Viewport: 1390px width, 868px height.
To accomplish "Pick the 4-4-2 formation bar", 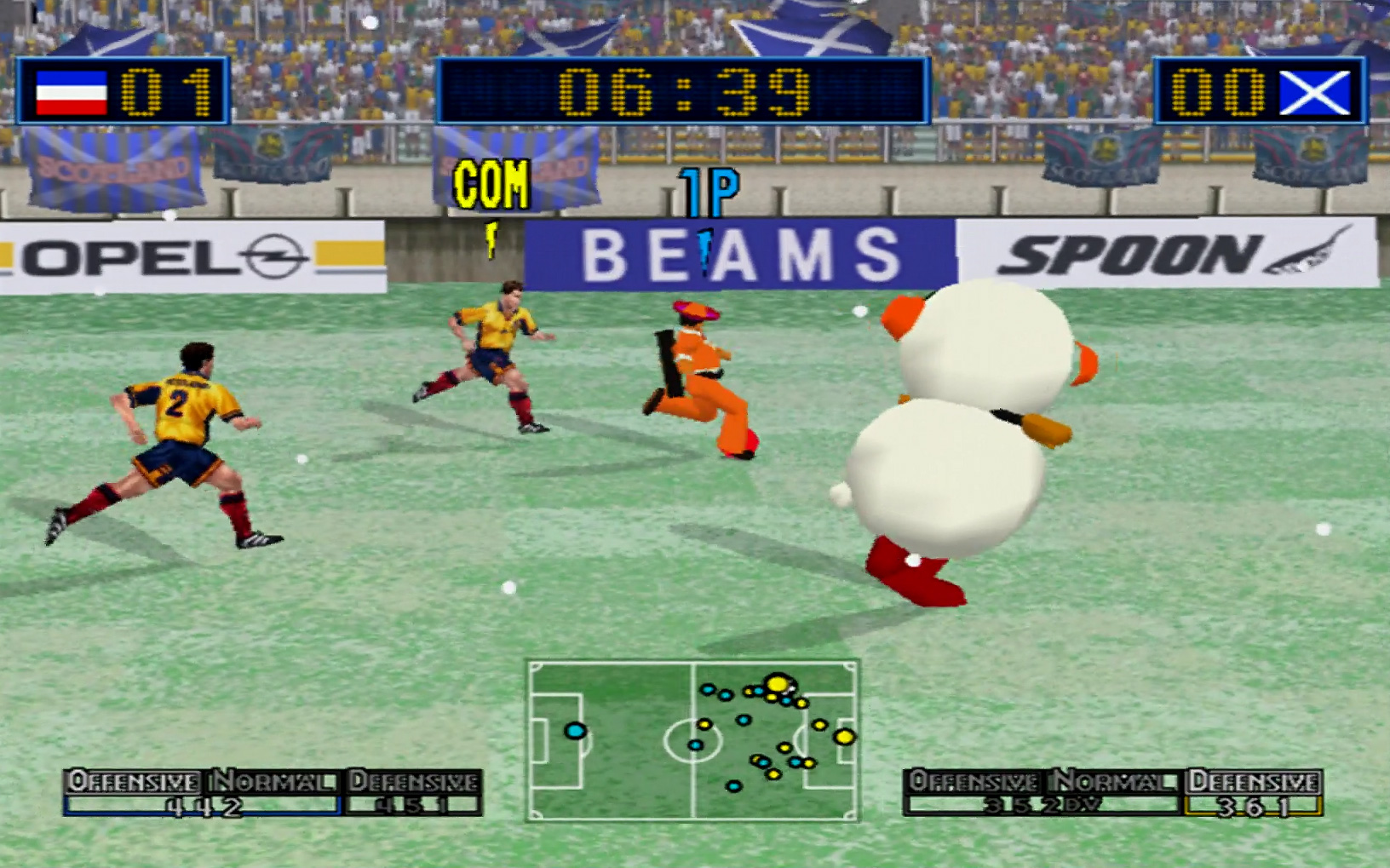I will (203, 806).
